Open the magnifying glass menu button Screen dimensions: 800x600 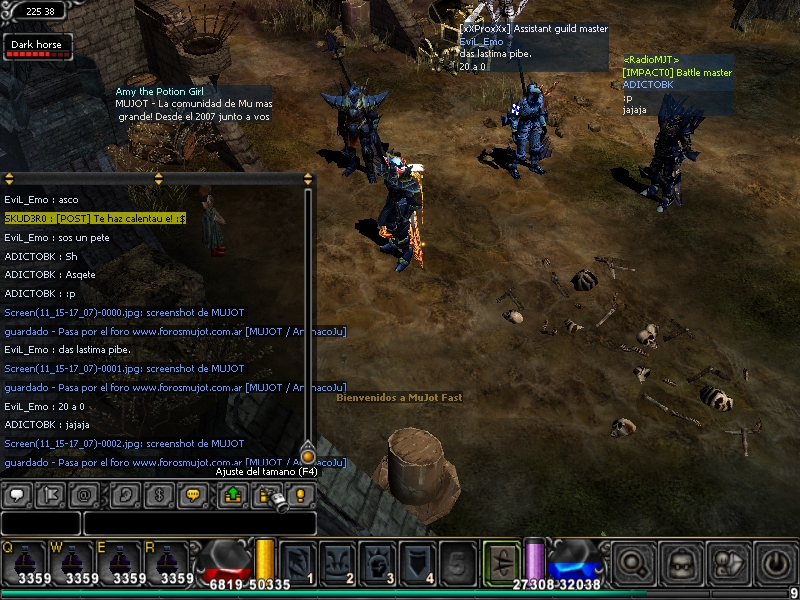634,562
